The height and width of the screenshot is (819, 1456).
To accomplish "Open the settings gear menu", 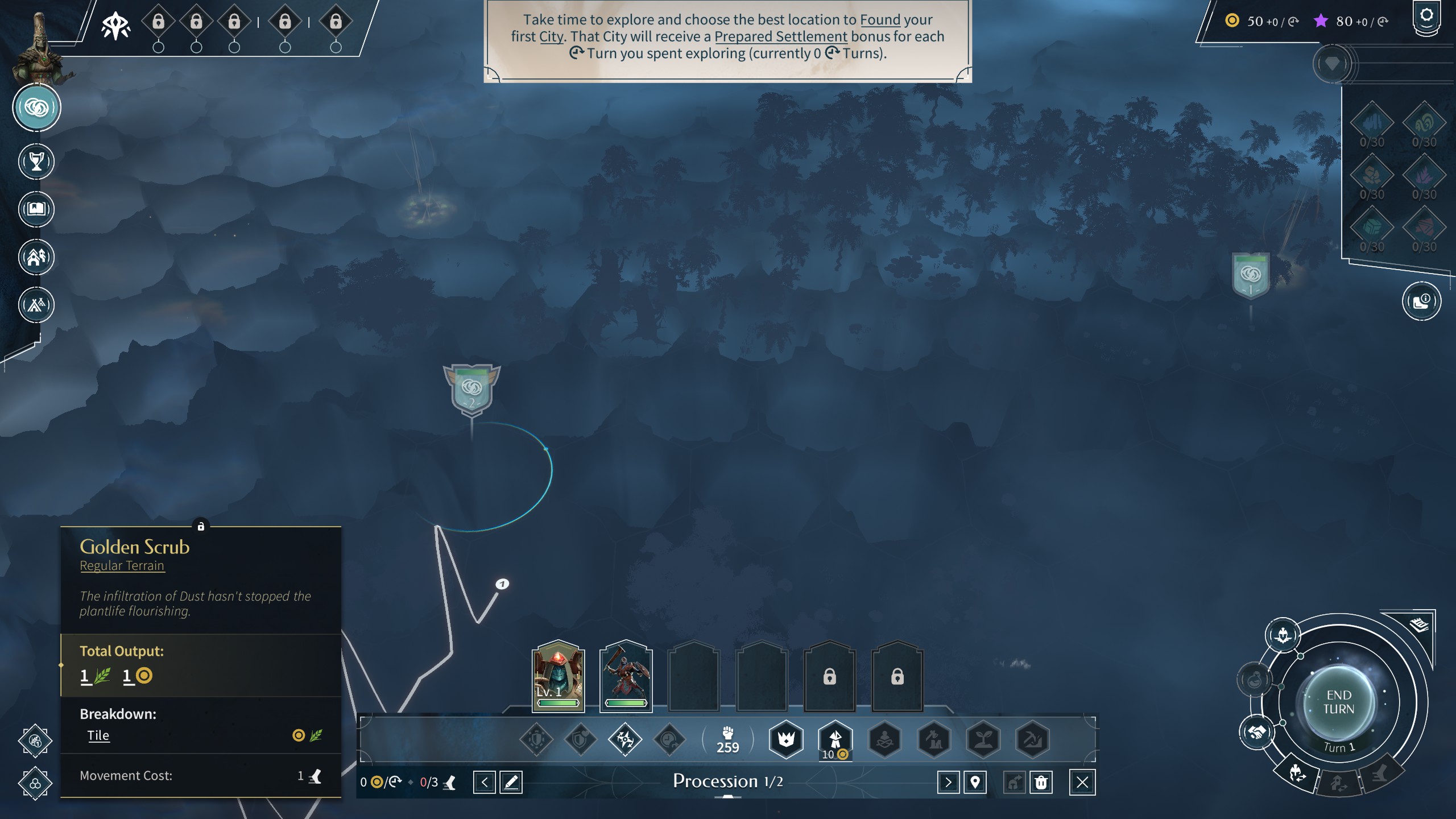I will click(x=1426, y=16).
